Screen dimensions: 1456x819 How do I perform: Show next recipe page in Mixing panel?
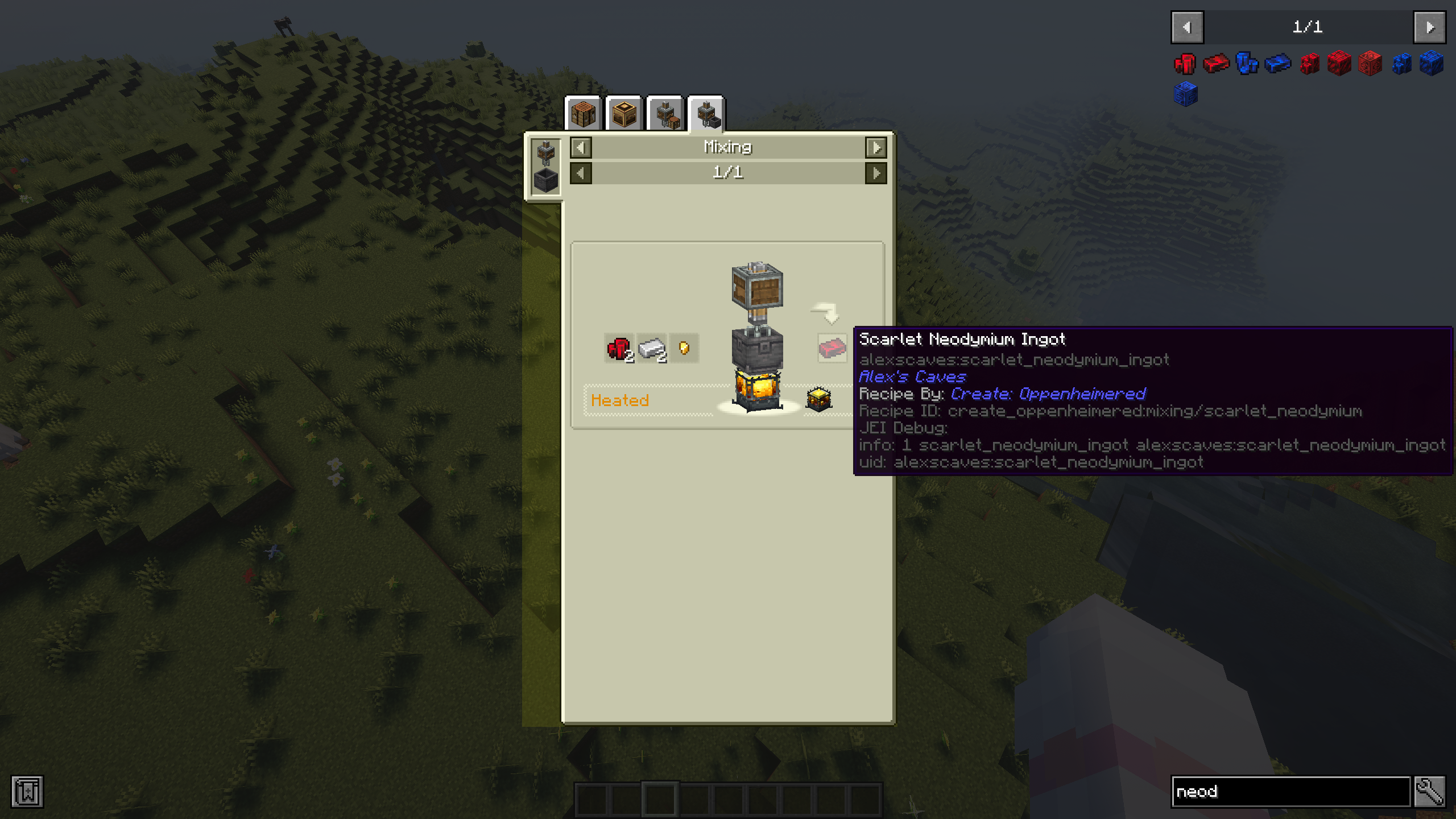click(x=876, y=173)
